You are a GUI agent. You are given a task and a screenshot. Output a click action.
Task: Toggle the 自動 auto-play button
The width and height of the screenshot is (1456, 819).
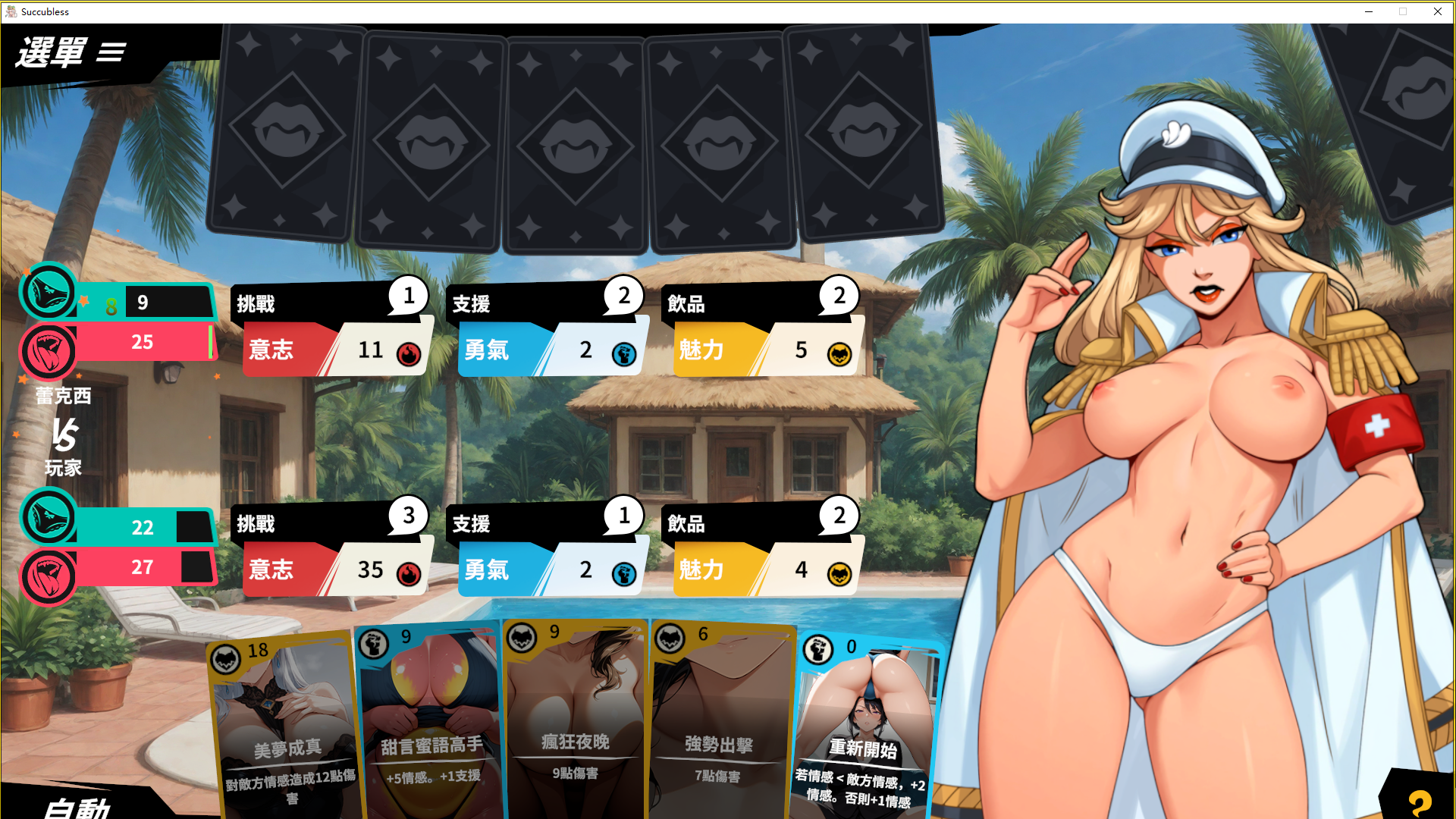click(x=77, y=806)
